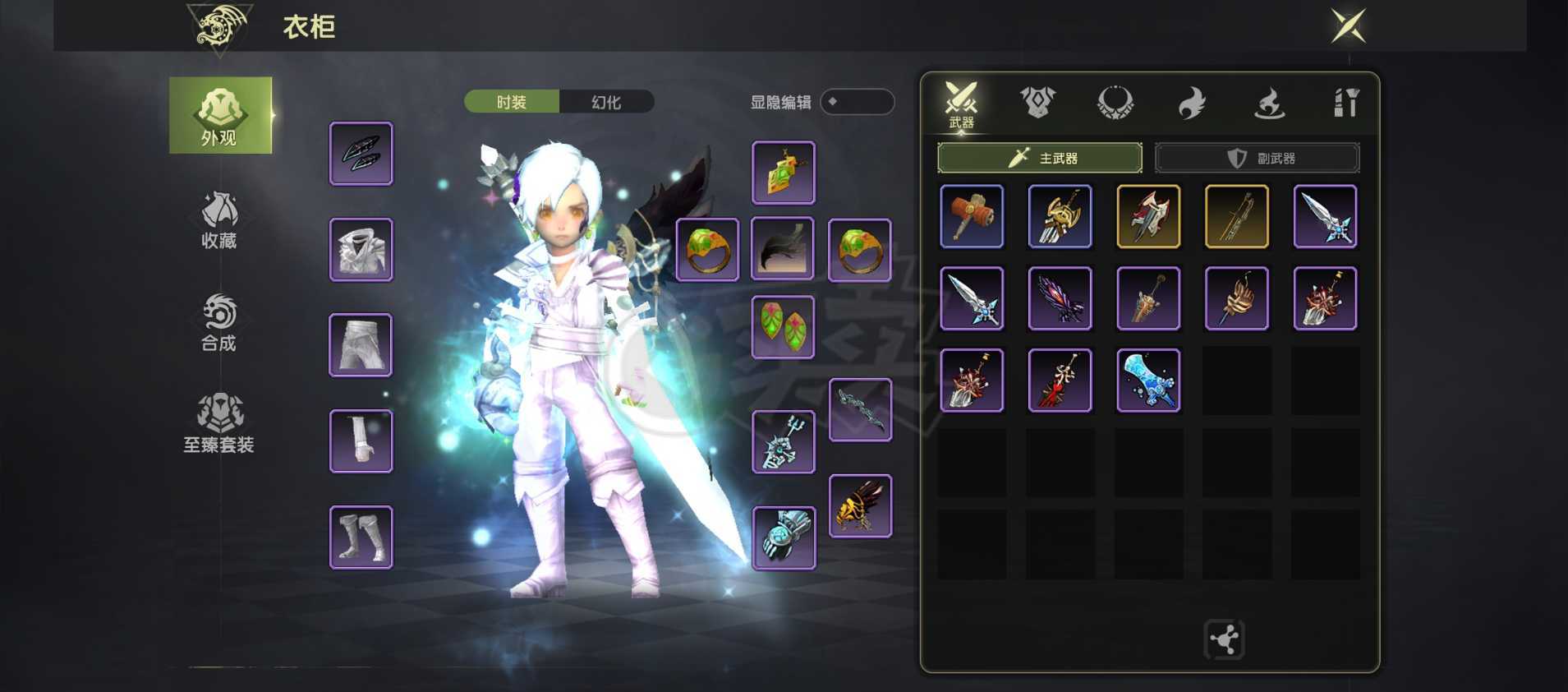Select the 主武器 main weapon tab
This screenshot has width=1568, height=692.
click(1040, 158)
